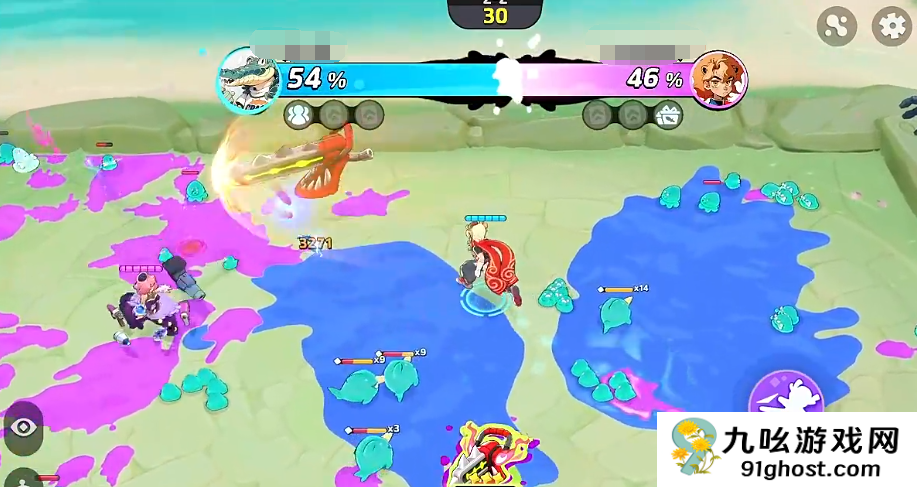Select the orange-haired character avatar
917x487 pixels.
click(x=718, y=80)
